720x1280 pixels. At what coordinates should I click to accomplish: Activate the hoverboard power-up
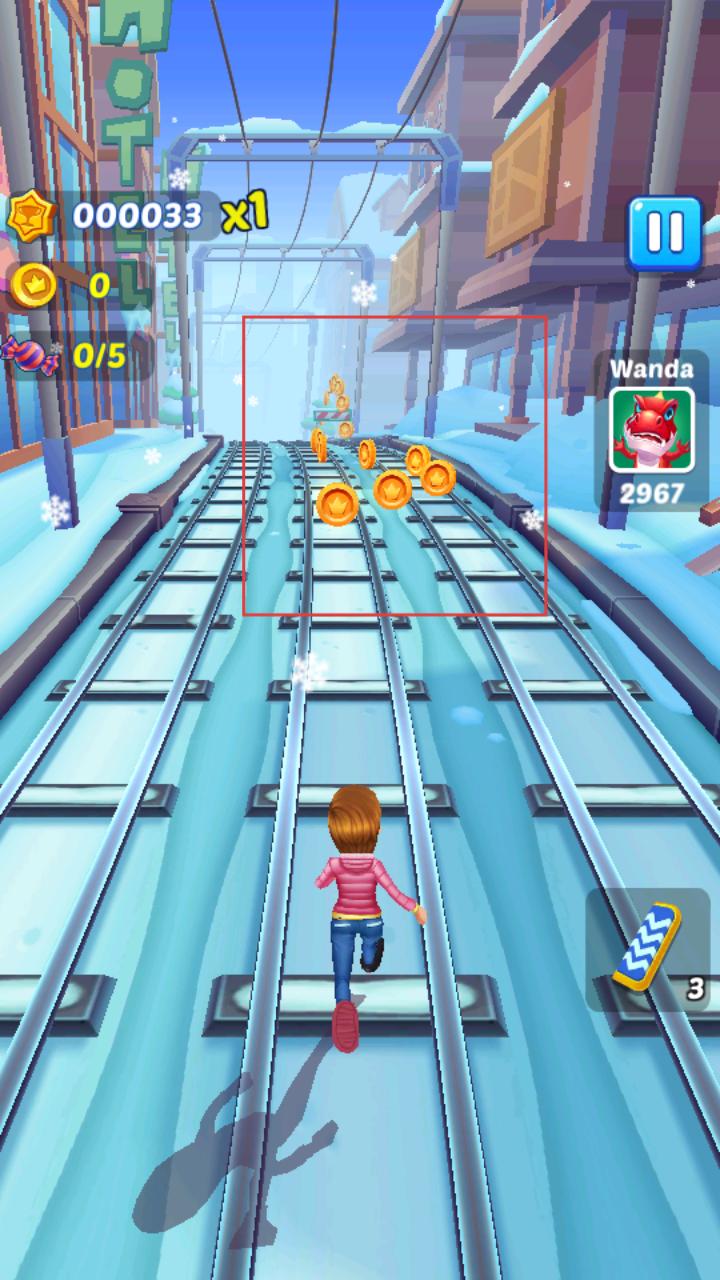[649, 947]
